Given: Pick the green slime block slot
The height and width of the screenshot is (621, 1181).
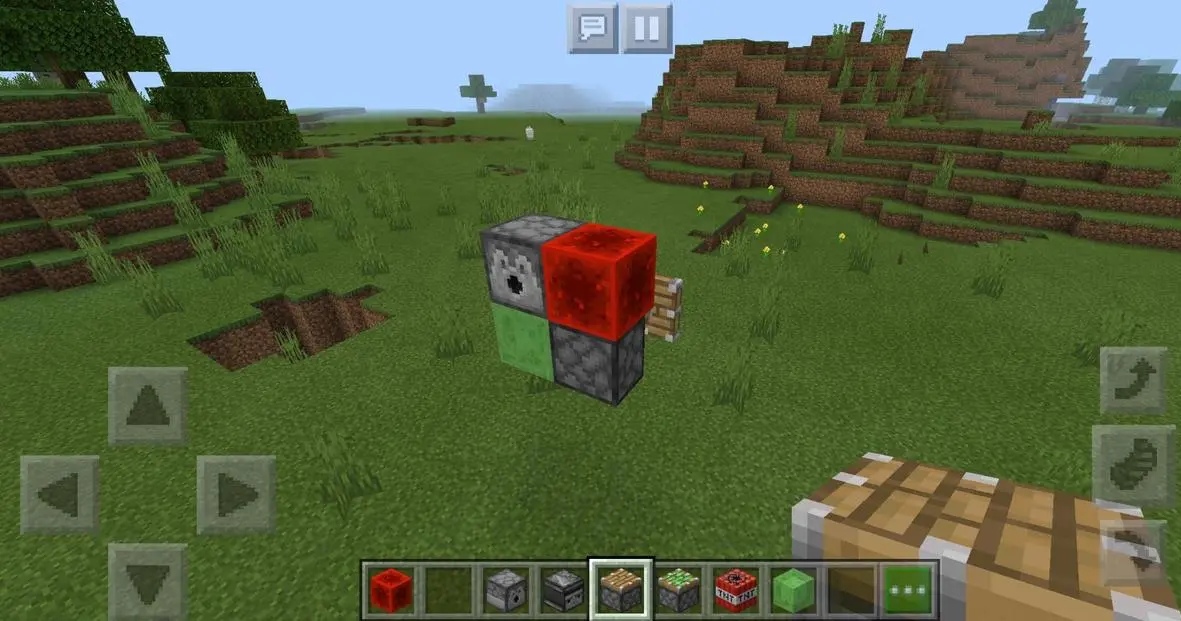Looking at the screenshot, I should (793, 590).
